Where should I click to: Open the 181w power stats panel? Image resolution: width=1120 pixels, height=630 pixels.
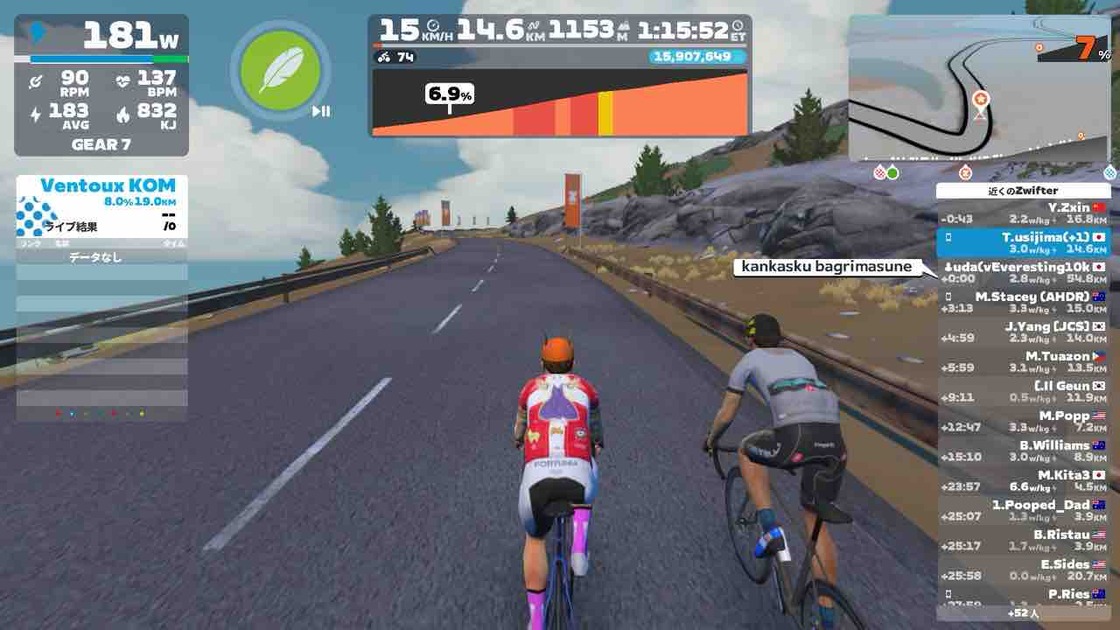pyautogui.click(x=101, y=85)
